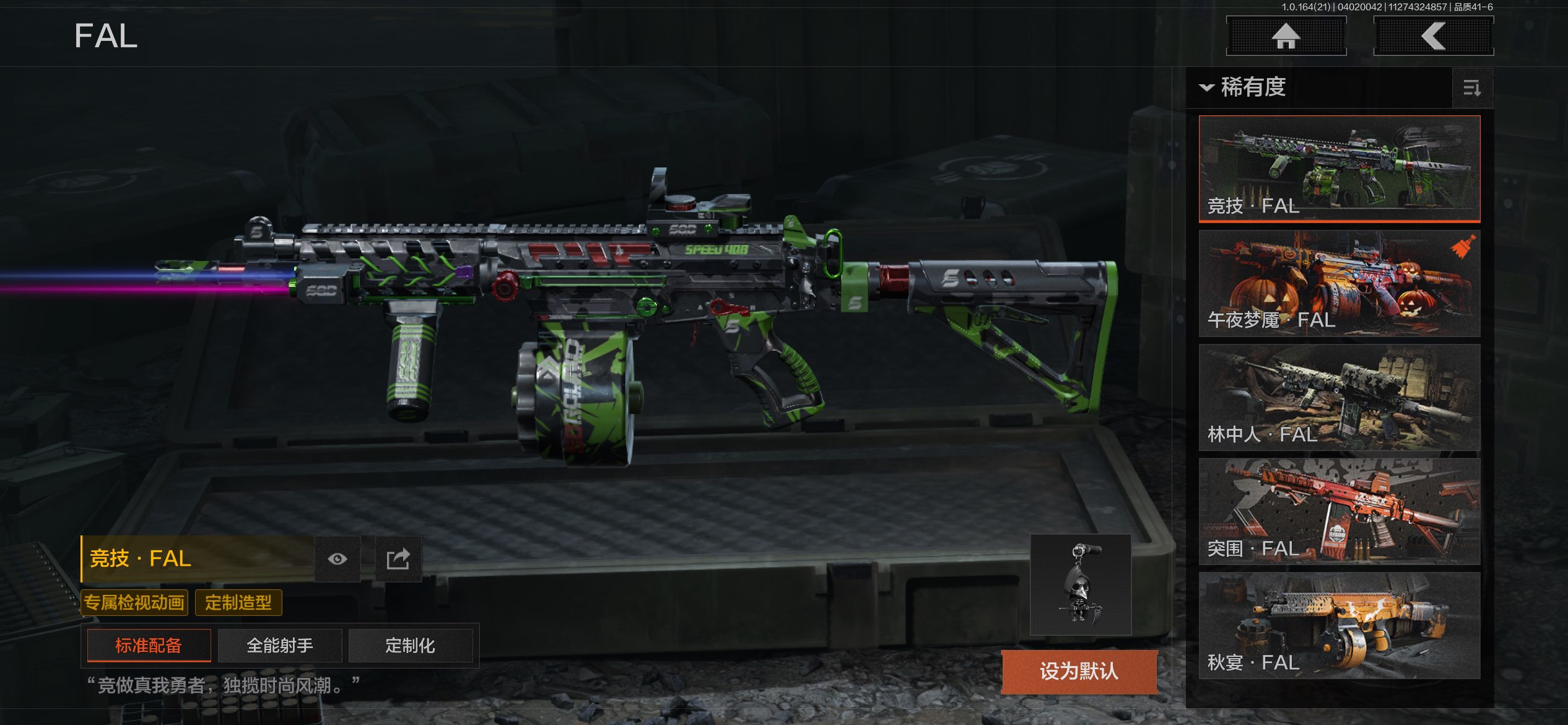Switch to the 全能射手 loadout tab

click(x=280, y=646)
